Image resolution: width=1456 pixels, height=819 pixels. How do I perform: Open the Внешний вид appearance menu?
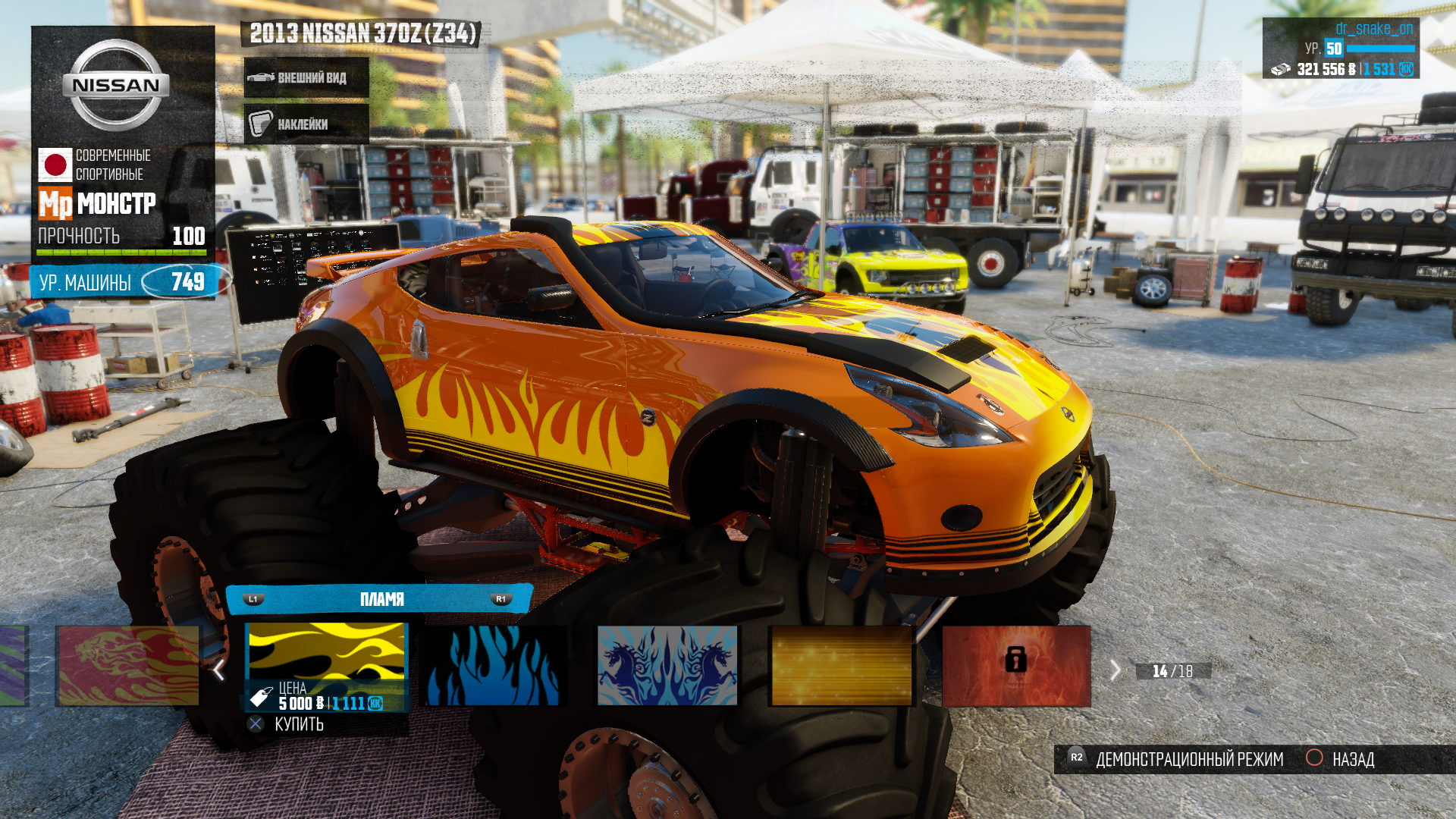[x=306, y=77]
